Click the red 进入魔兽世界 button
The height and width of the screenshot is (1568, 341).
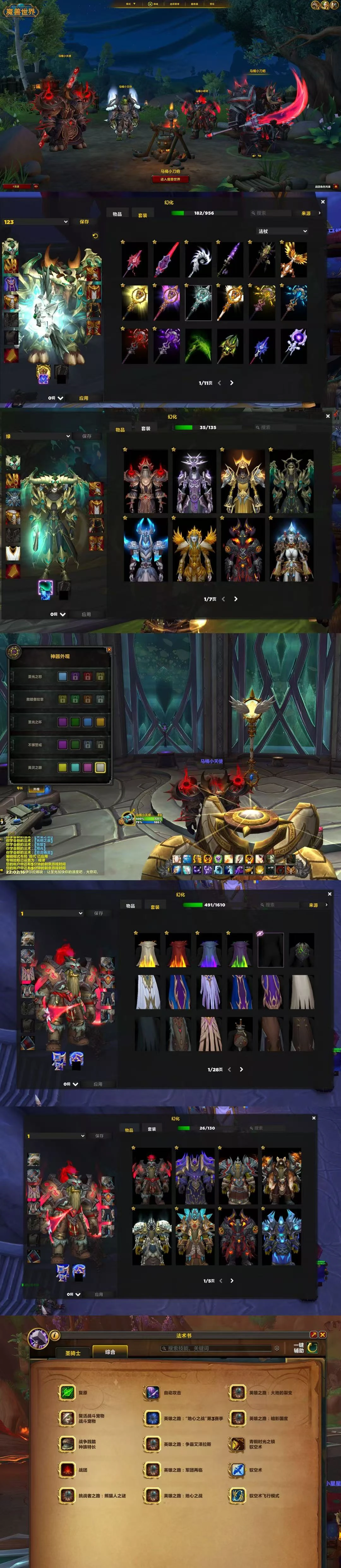coord(170,179)
